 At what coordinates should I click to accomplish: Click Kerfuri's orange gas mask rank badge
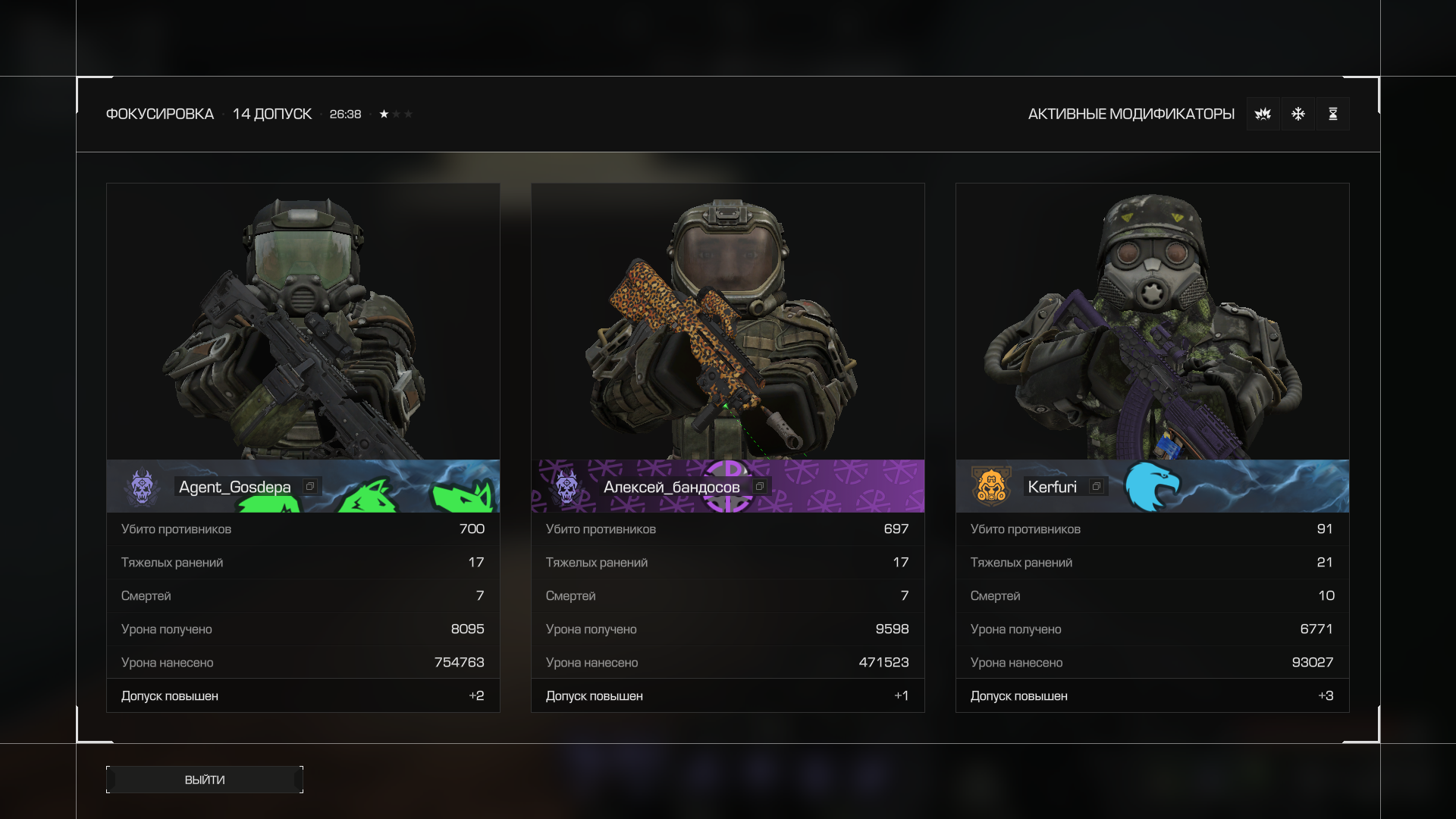tap(991, 486)
